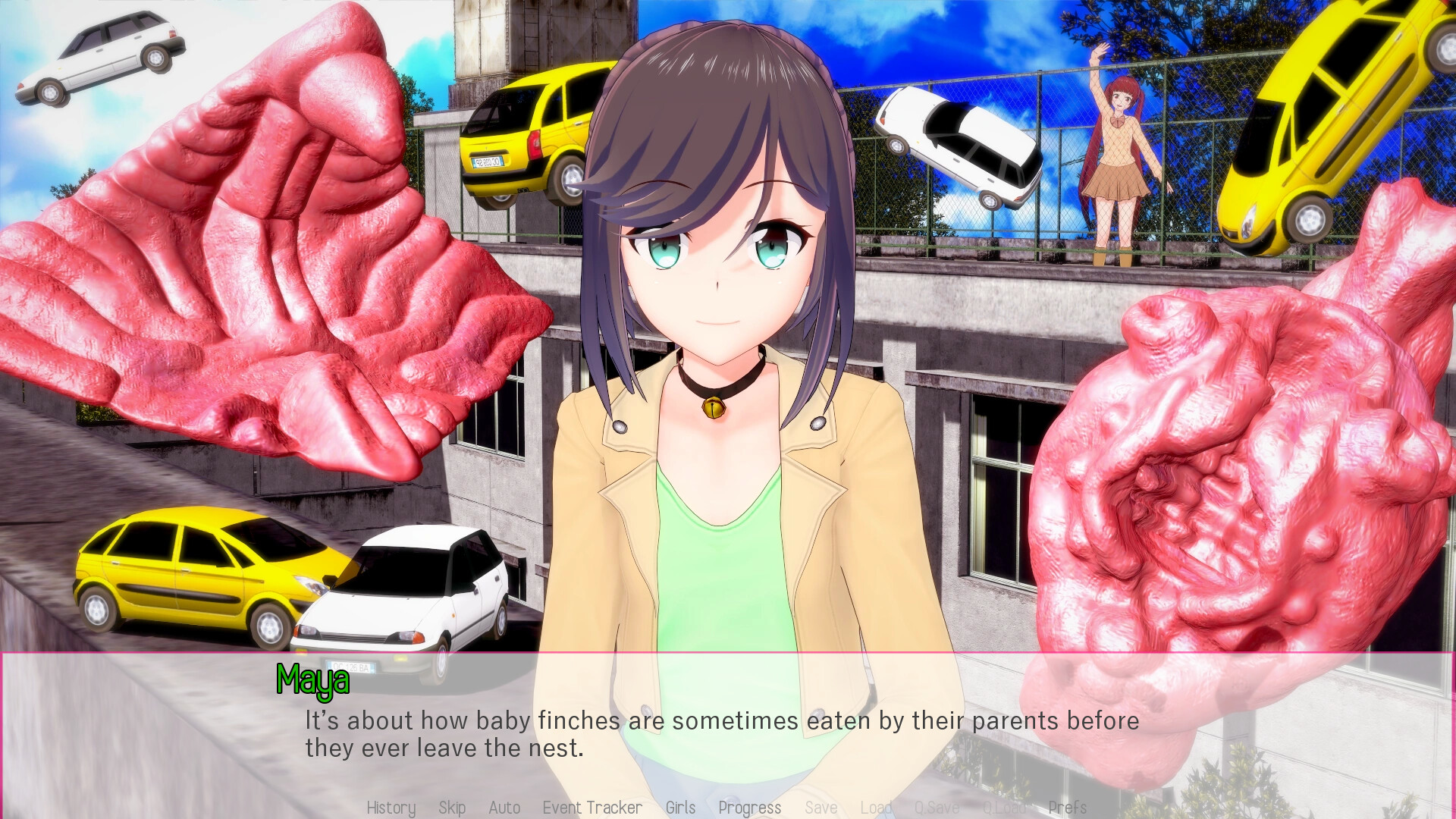Open the Event Tracker
This screenshot has width=1456, height=819.
(x=592, y=808)
